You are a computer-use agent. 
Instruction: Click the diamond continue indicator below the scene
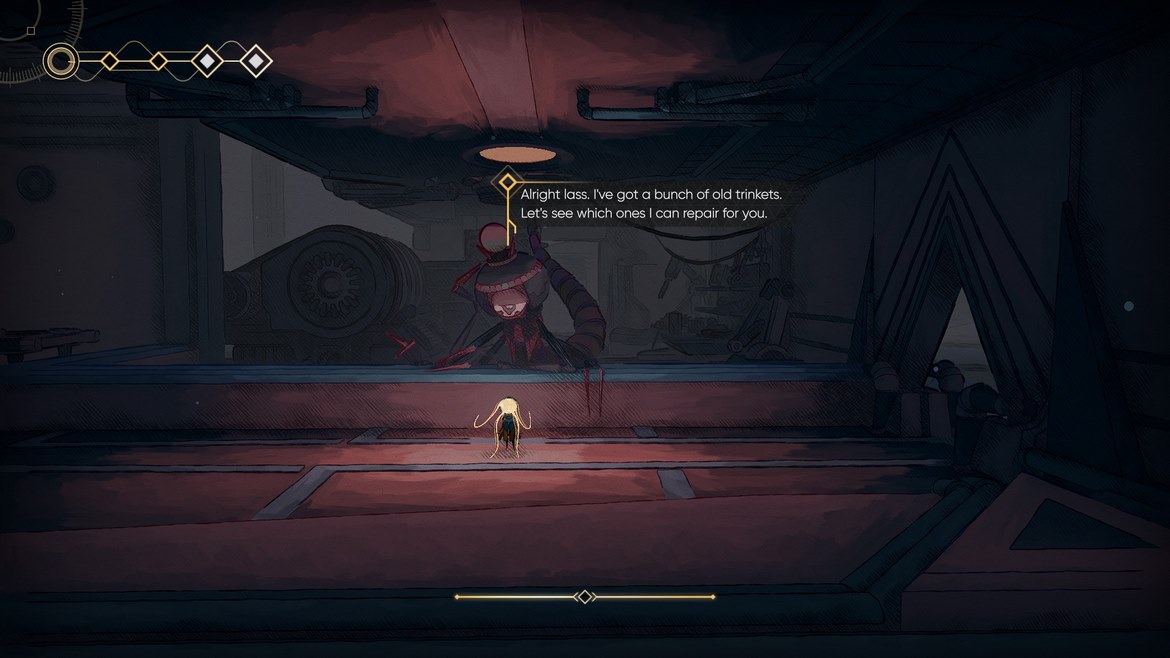coord(585,597)
